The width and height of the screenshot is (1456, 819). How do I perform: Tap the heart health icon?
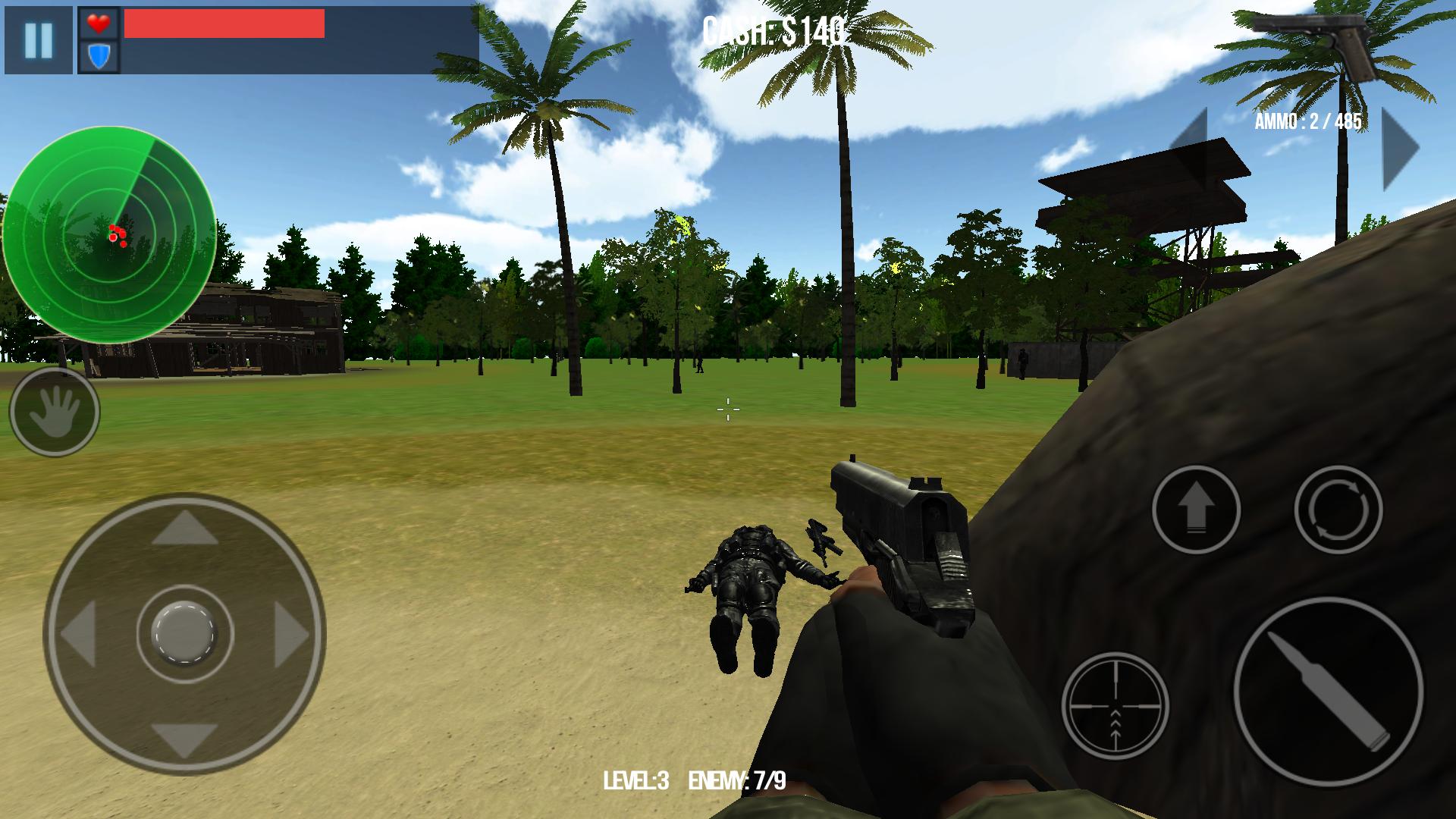(98, 24)
